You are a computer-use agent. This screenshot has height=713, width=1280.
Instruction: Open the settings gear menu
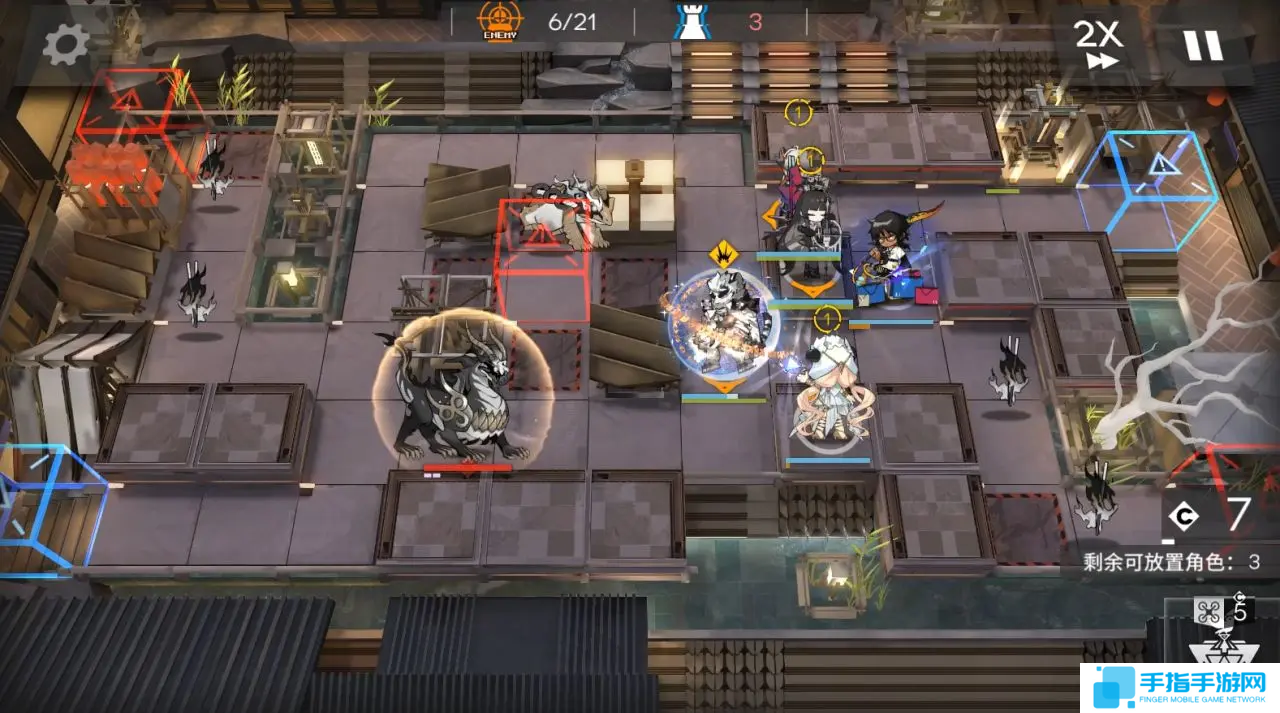[66, 44]
